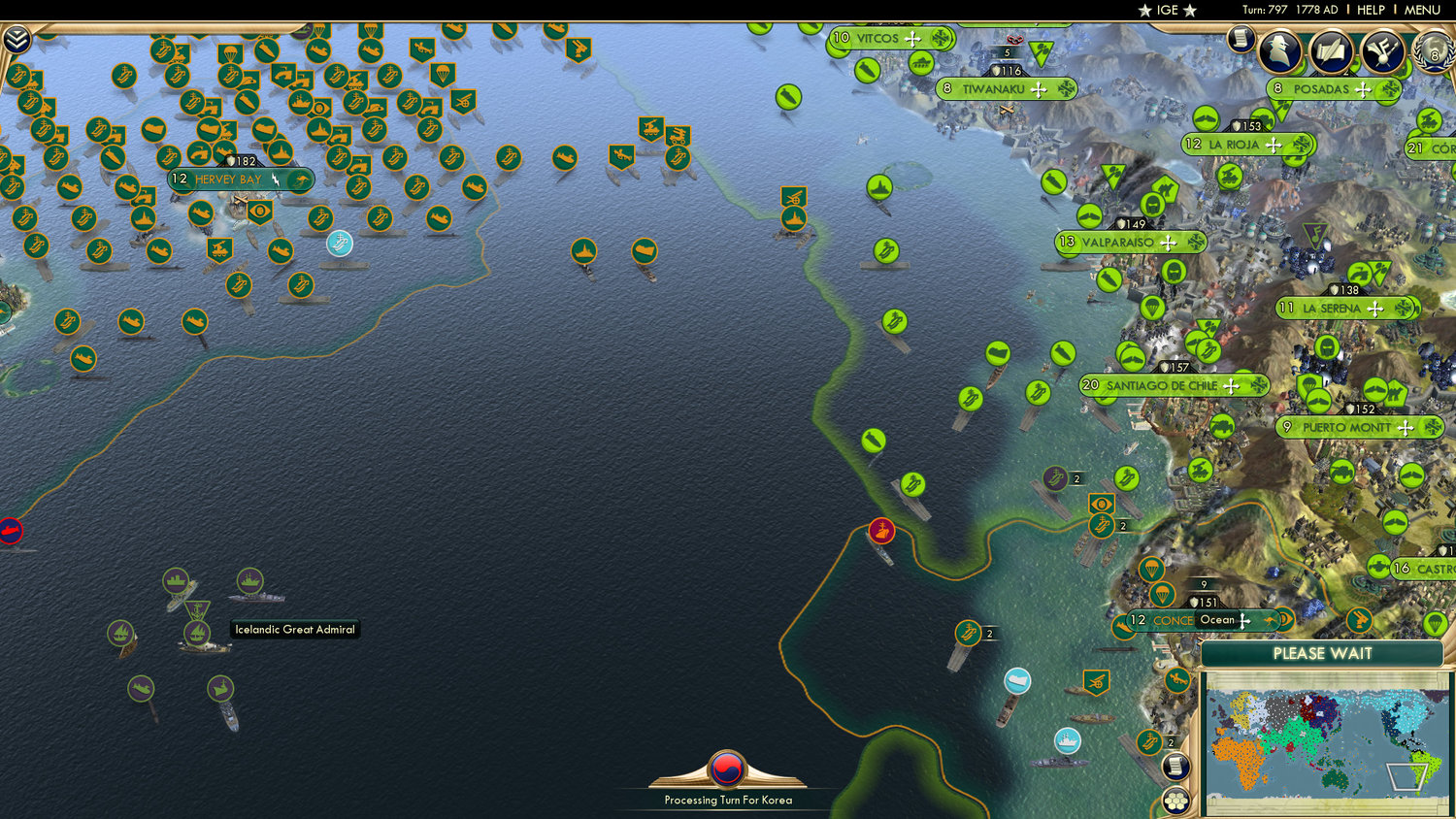Select a paratrooper unit icon near Castro

tap(1436, 623)
